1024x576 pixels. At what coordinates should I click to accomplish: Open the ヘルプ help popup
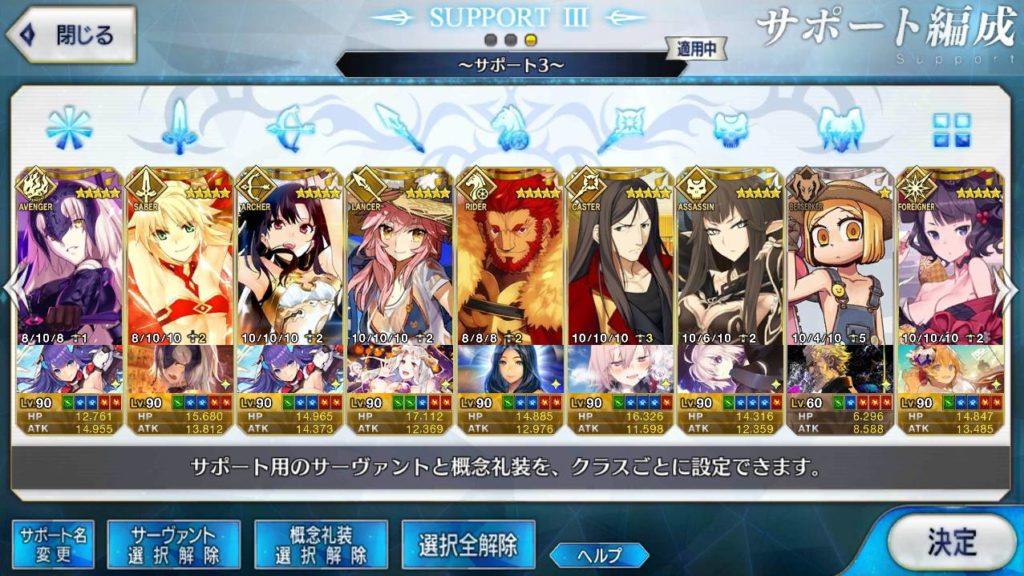(600, 554)
